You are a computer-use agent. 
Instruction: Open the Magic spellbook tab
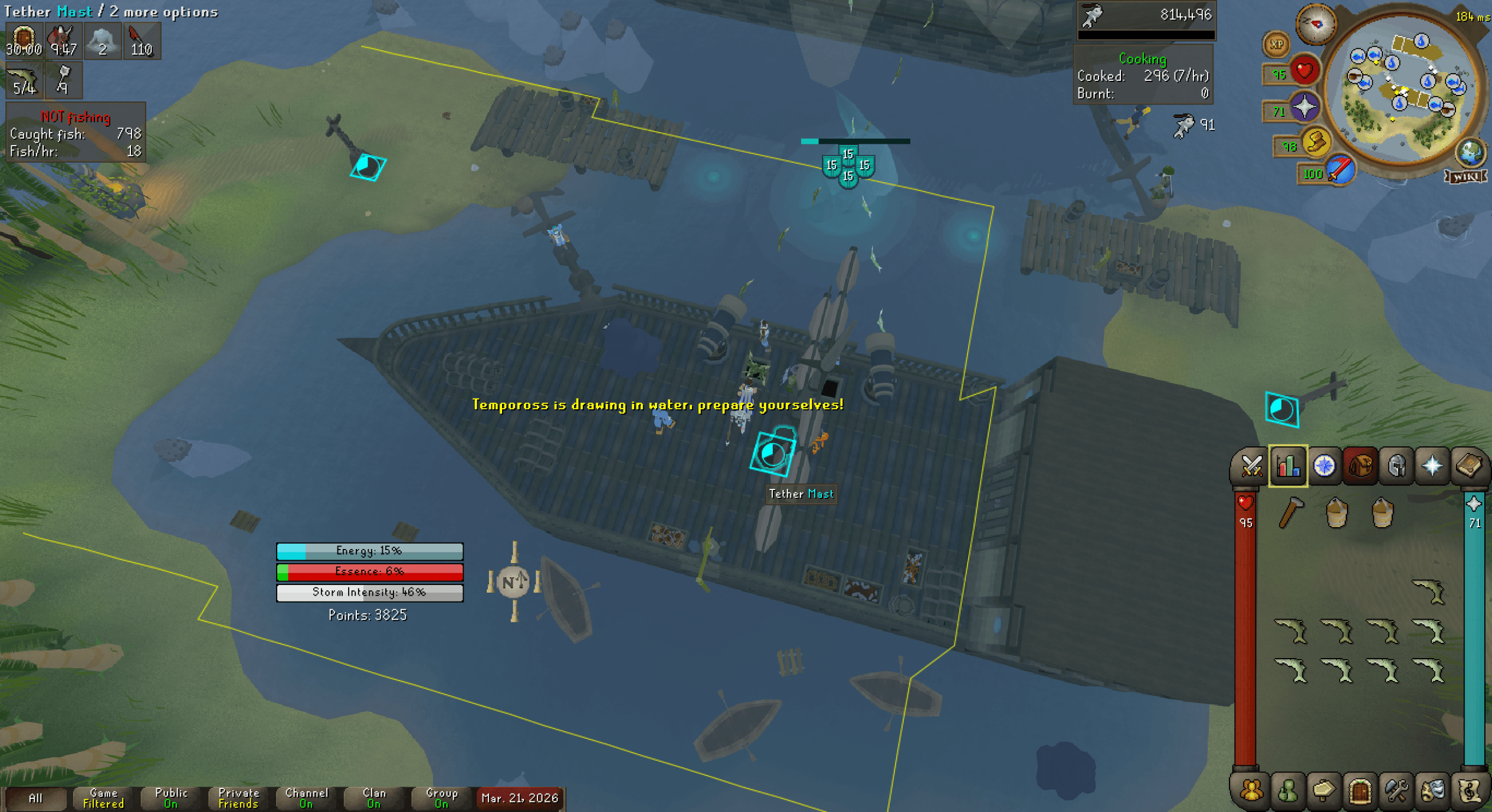point(1470,466)
